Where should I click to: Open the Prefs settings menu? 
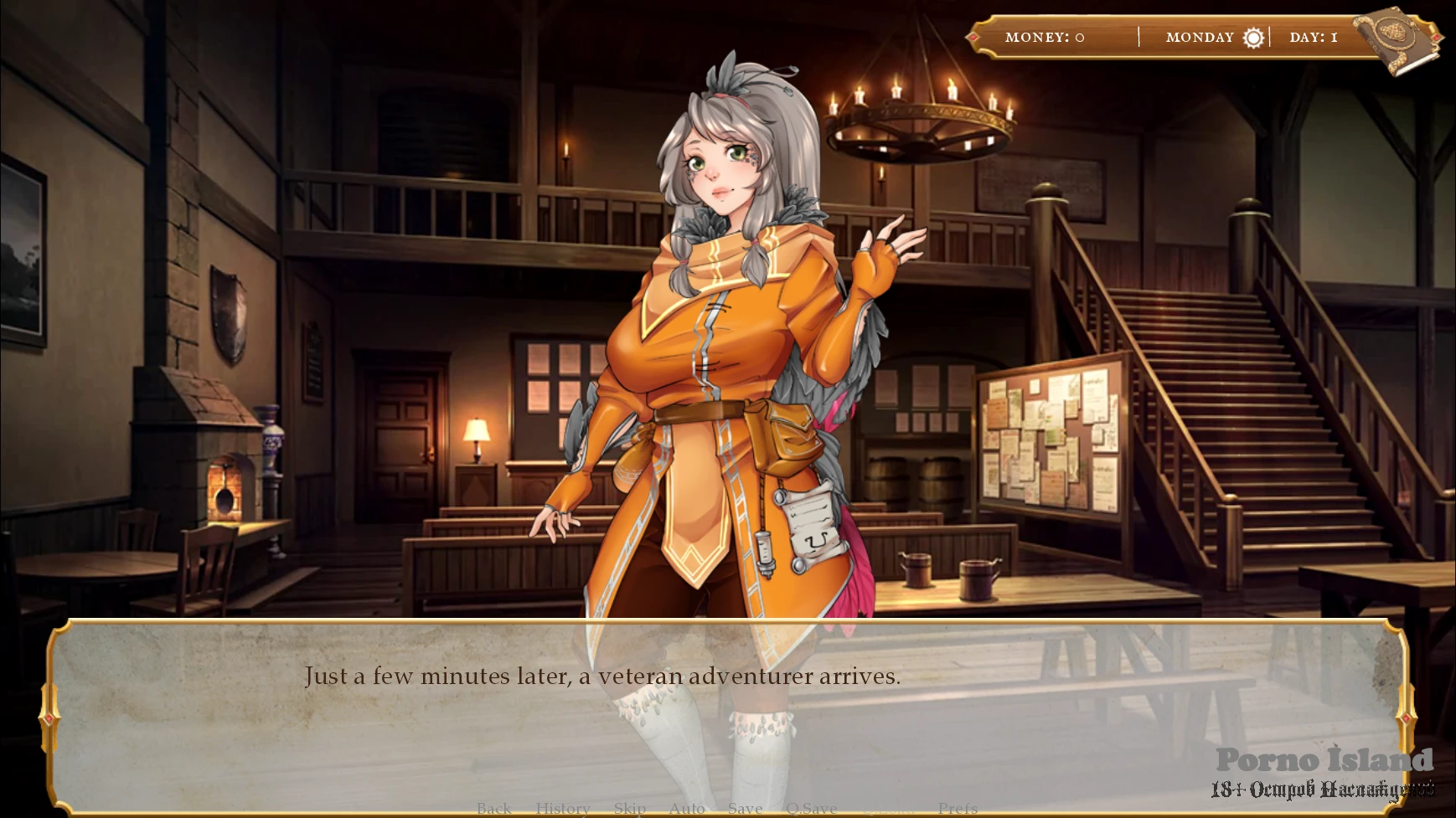pos(958,808)
